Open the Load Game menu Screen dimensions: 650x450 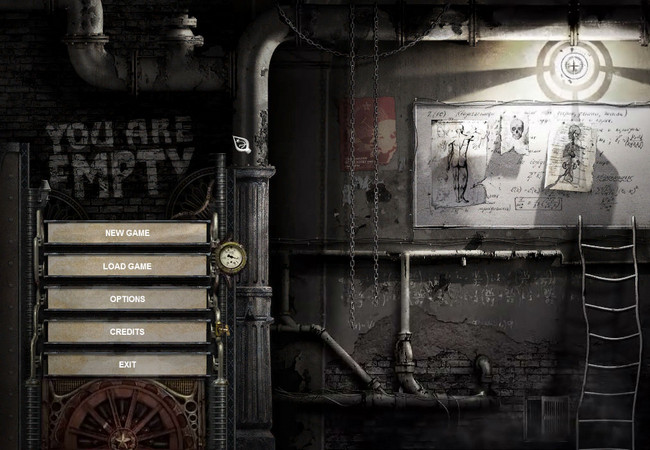[x=127, y=266]
